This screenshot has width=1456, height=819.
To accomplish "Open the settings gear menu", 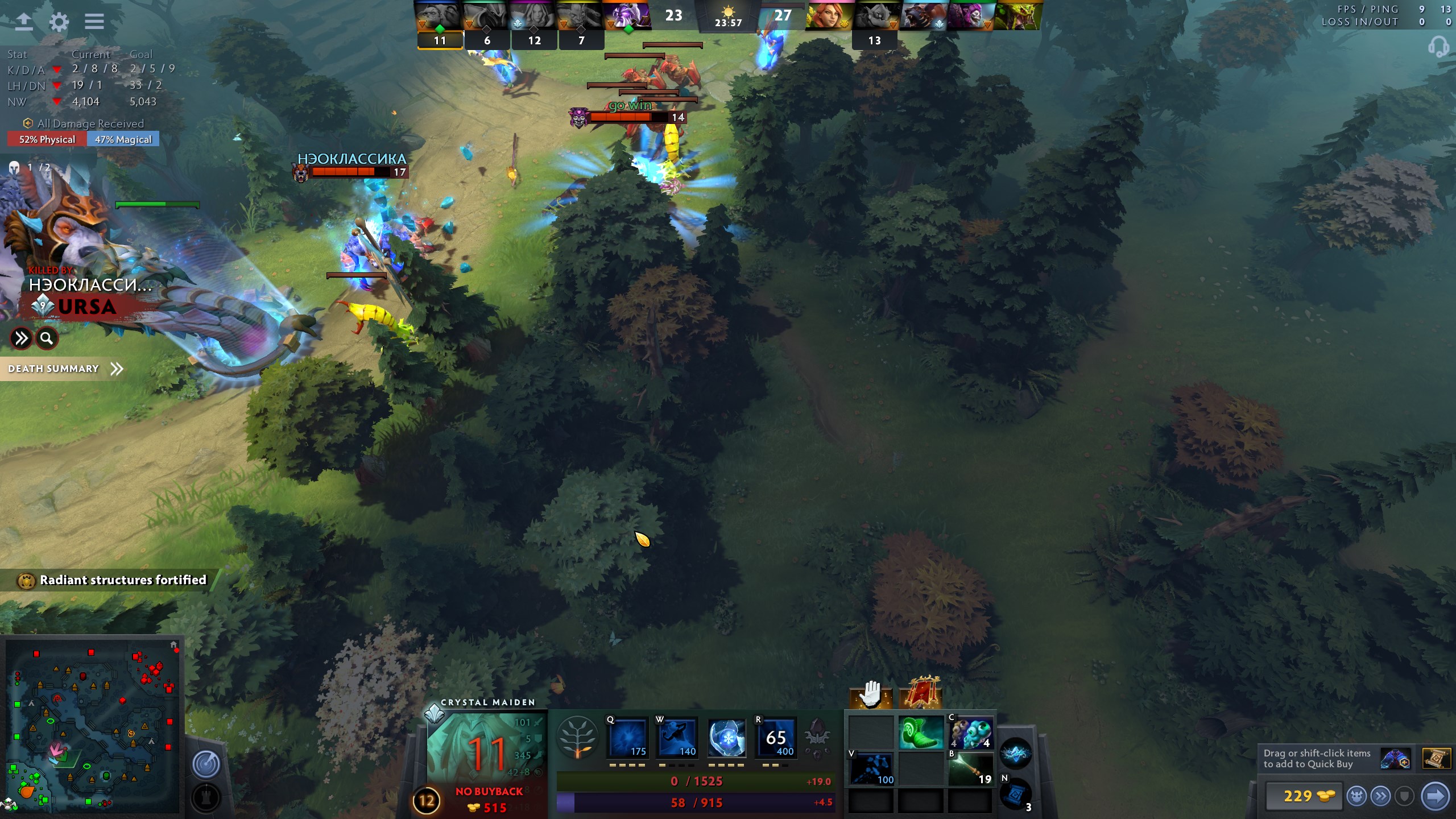I will [x=59, y=22].
